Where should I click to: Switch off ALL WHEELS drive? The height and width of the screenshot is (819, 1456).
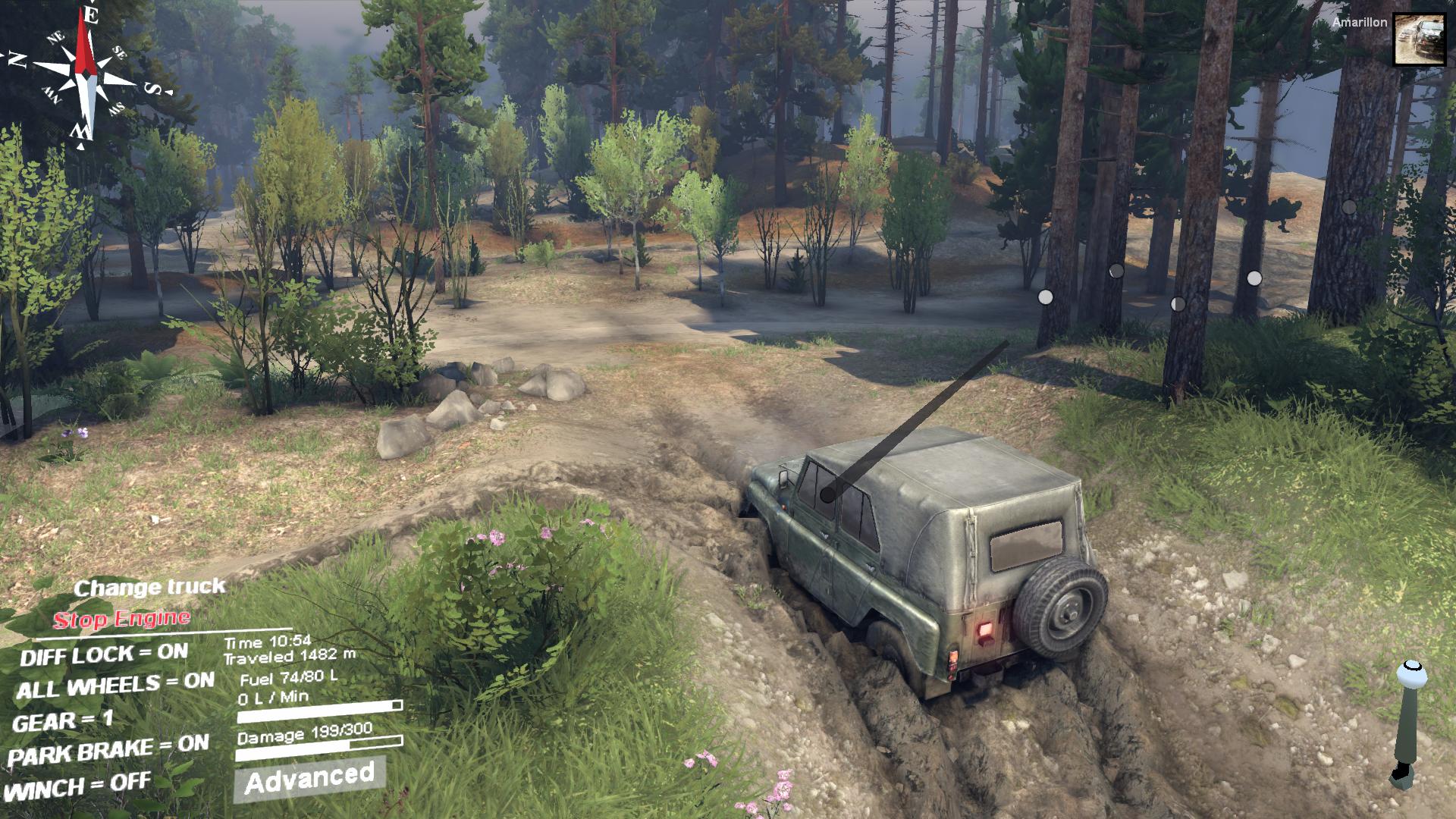tap(115, 686)
